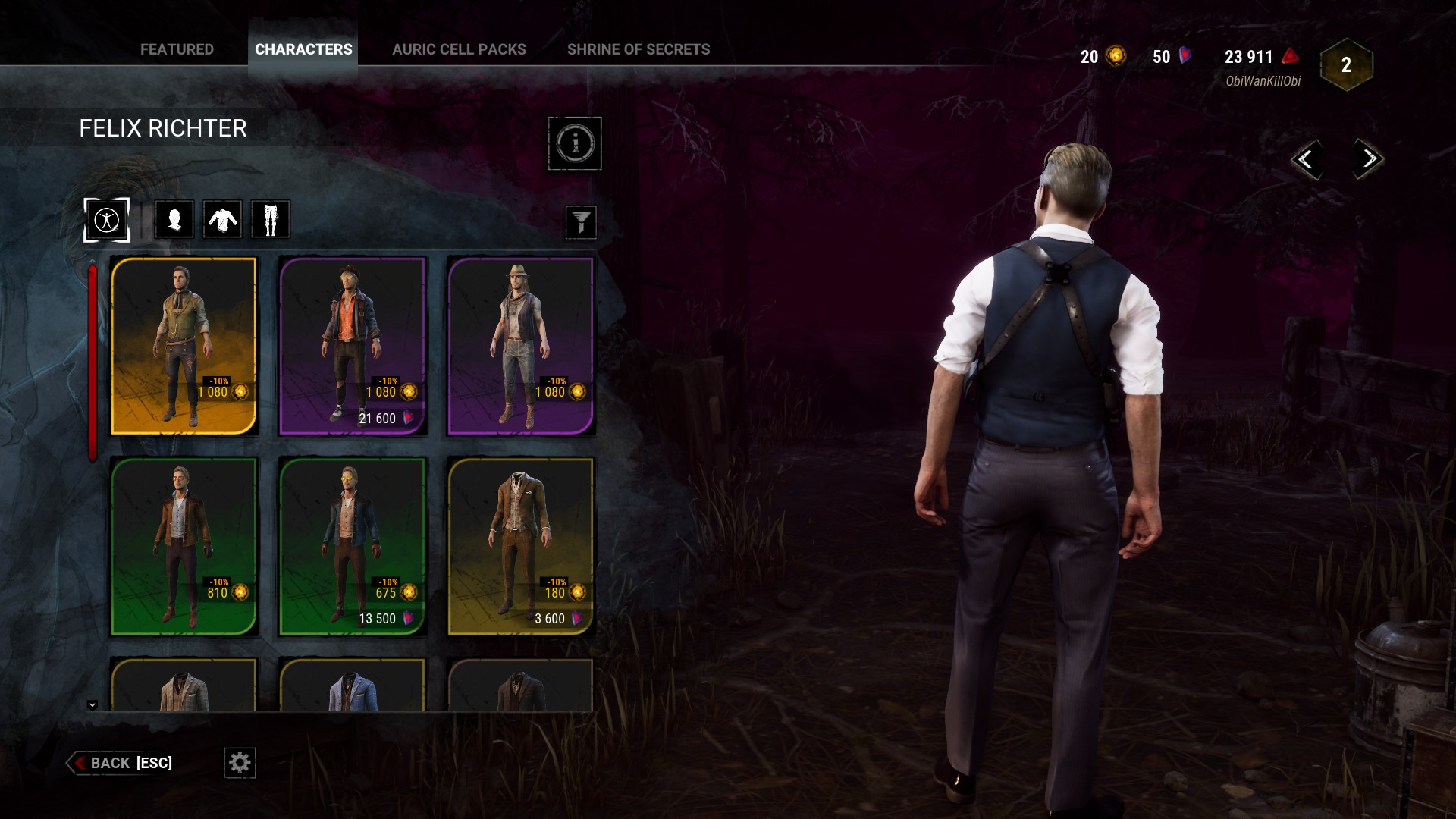1456x819 pixels.
Task: Click the Auric Cells currency icon
Action: click(x=1116, y=55)
